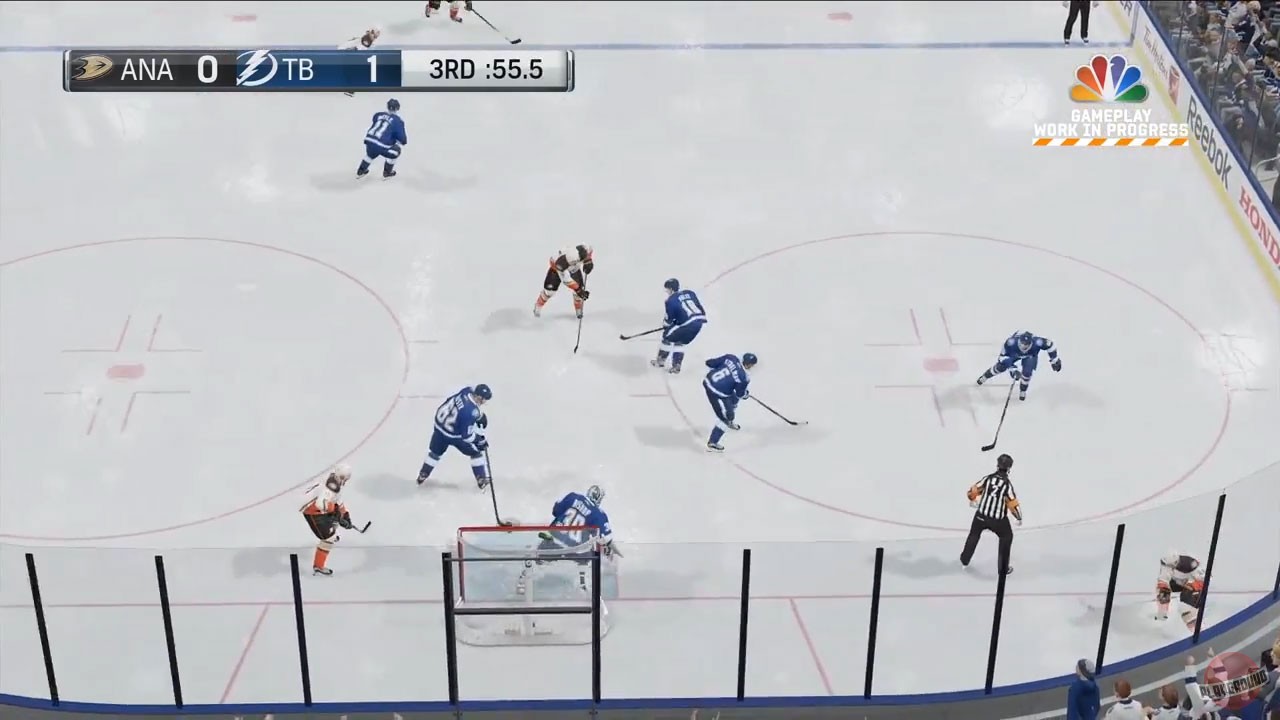Screen dimensions: 1280x720
Task: Click the ANA team abbreviation
Action: coord(146,70)
